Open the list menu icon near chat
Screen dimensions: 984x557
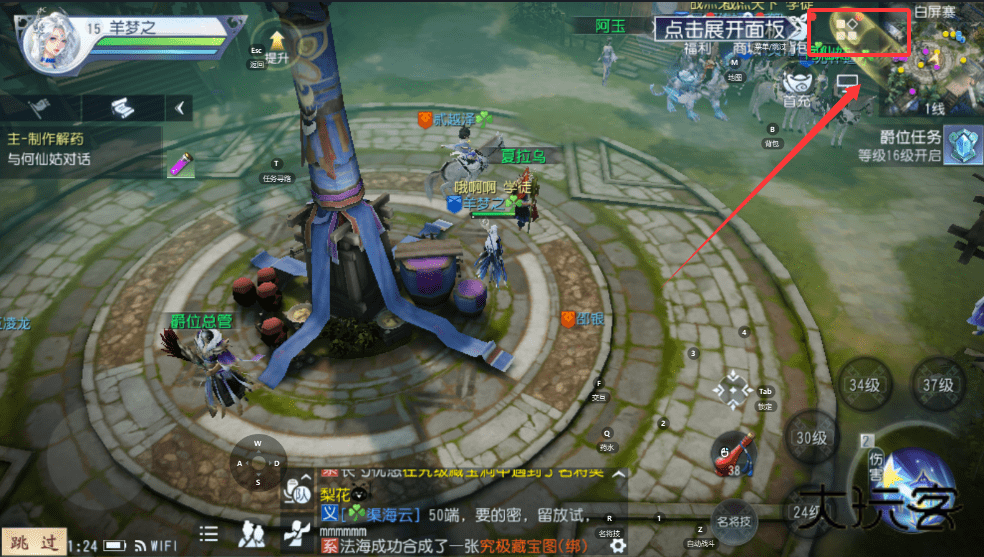[209, 534]
